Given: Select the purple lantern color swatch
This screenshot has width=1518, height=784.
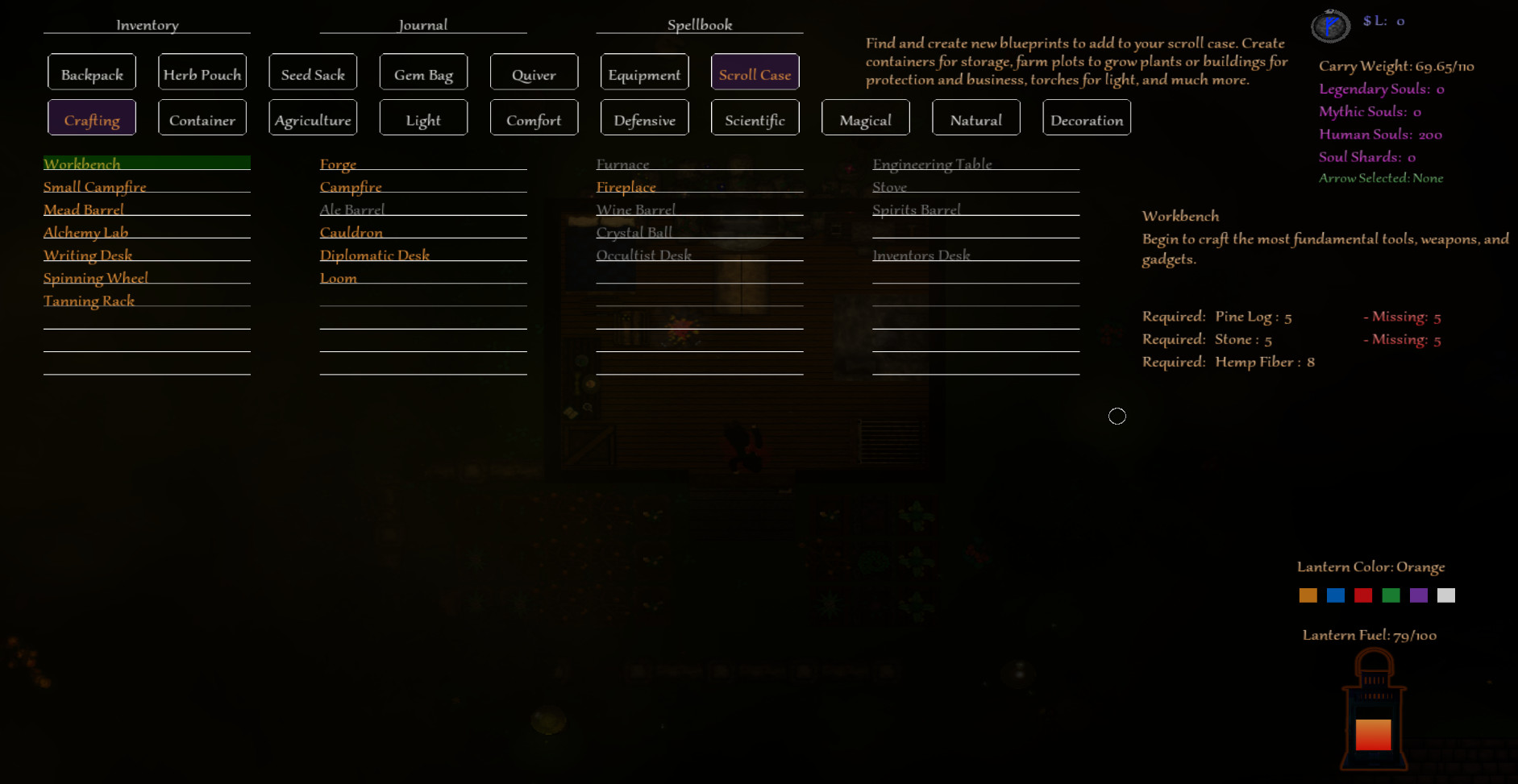Looking at the screenshot, I should 1420,595.
